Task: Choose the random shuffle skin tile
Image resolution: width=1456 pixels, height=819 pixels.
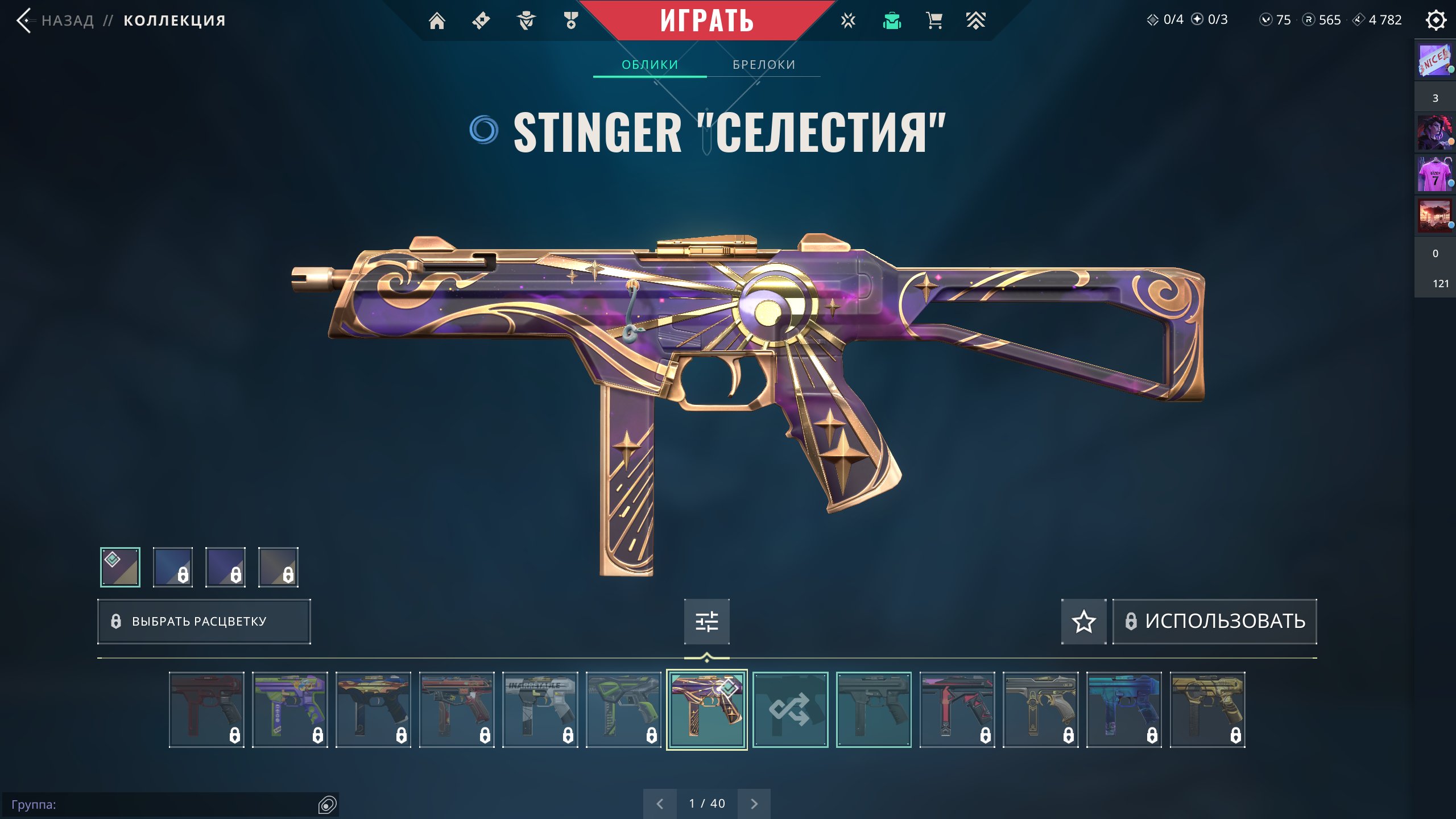Action: 790,709
